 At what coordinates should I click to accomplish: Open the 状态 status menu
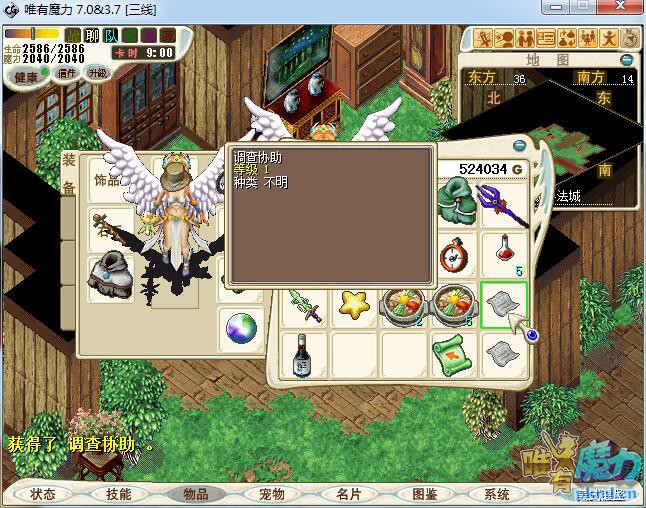(43, 494)
